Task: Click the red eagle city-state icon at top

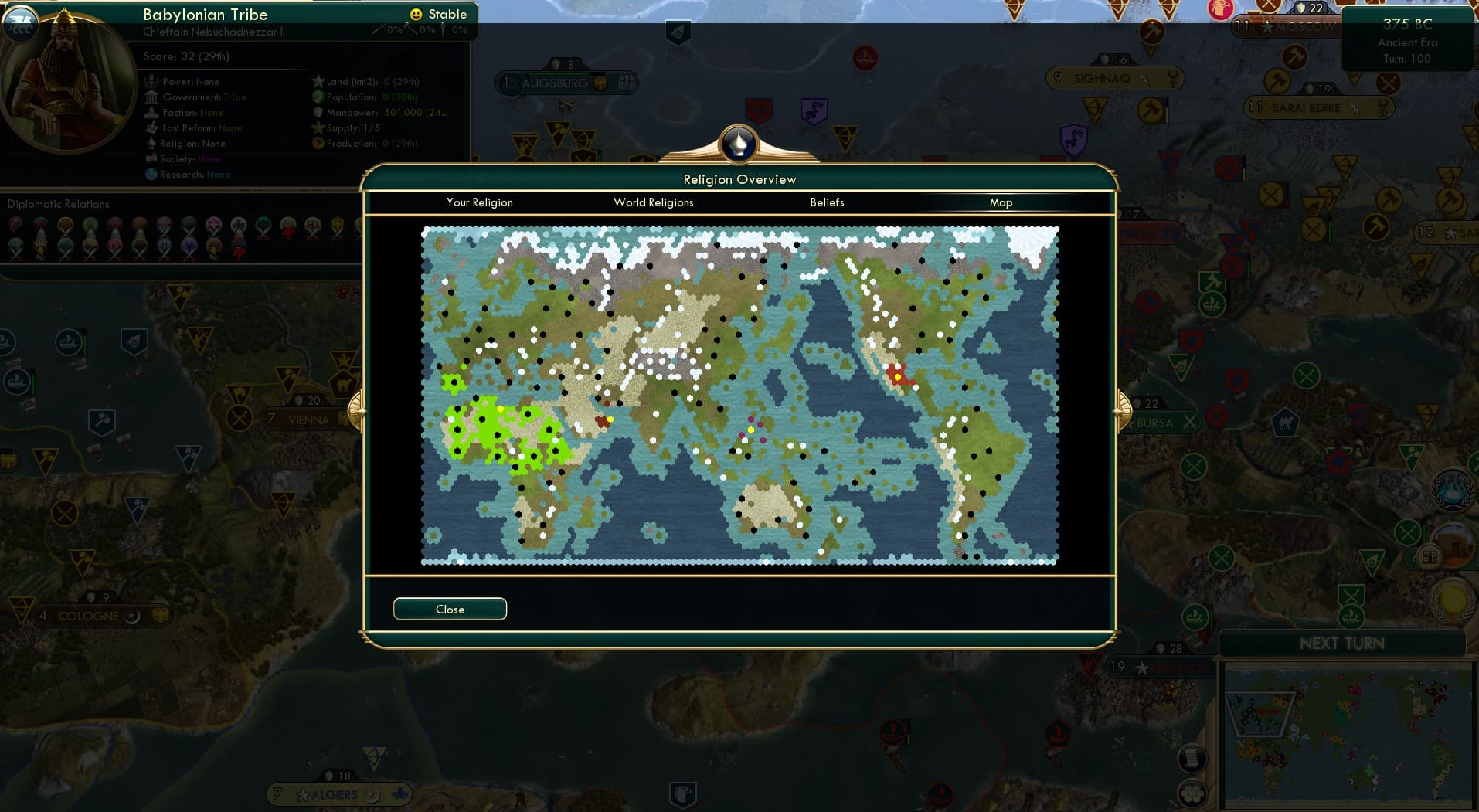Action: [x=1220, y=10]
